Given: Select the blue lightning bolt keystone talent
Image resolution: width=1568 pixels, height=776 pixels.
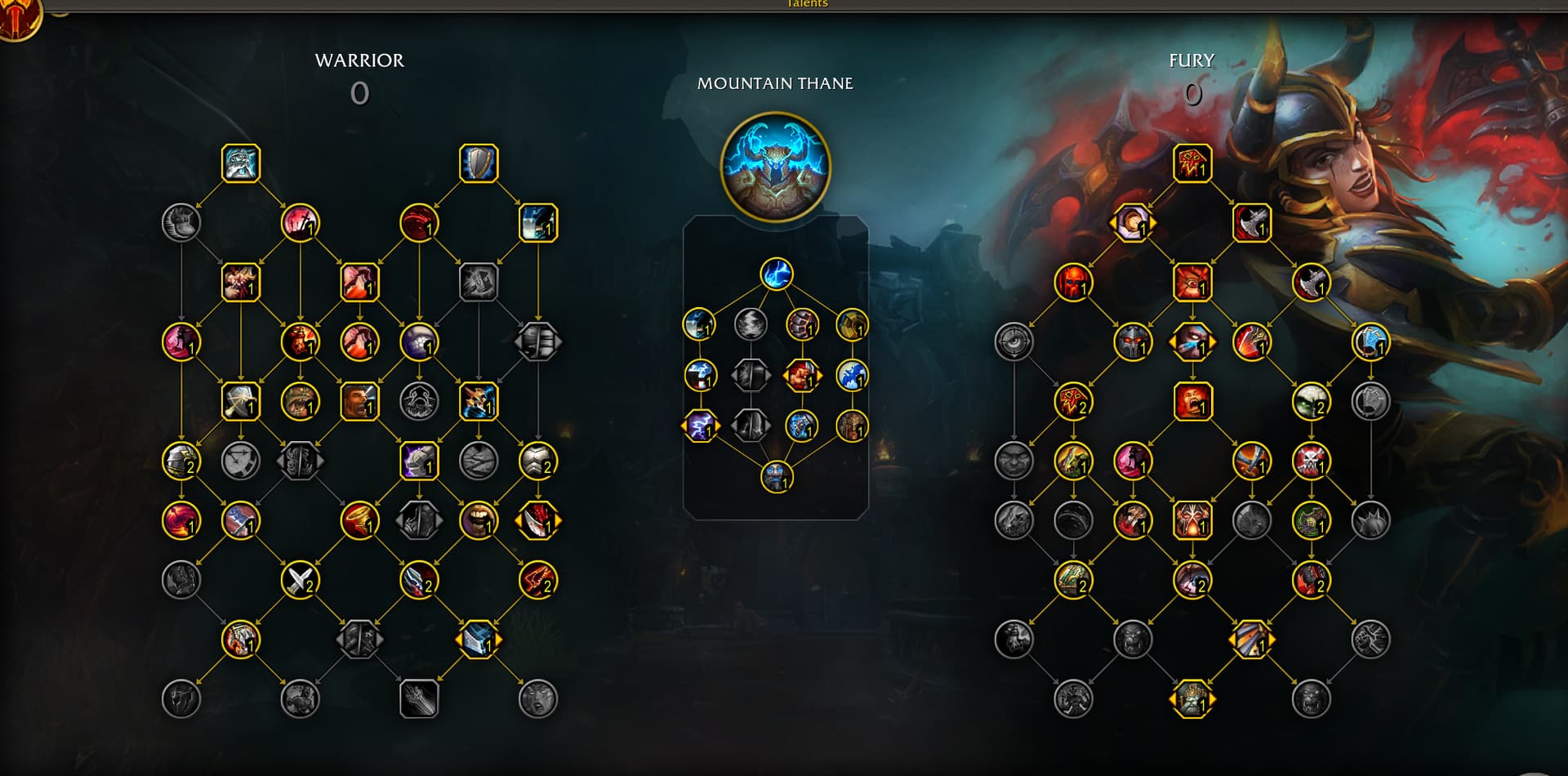Looking at the screenshot, I should tap(776, 274).
